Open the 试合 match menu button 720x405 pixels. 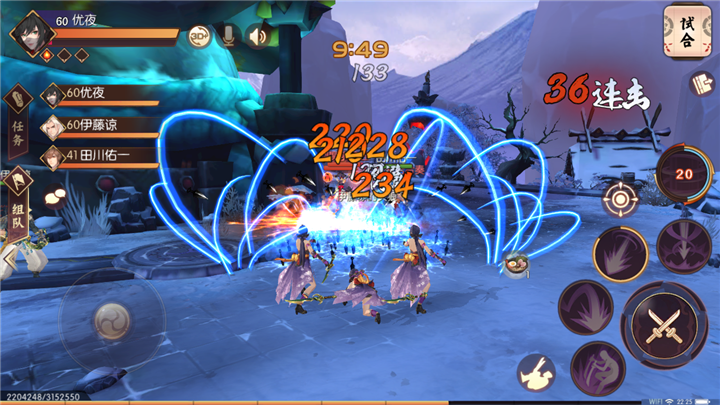click(687, 32)
